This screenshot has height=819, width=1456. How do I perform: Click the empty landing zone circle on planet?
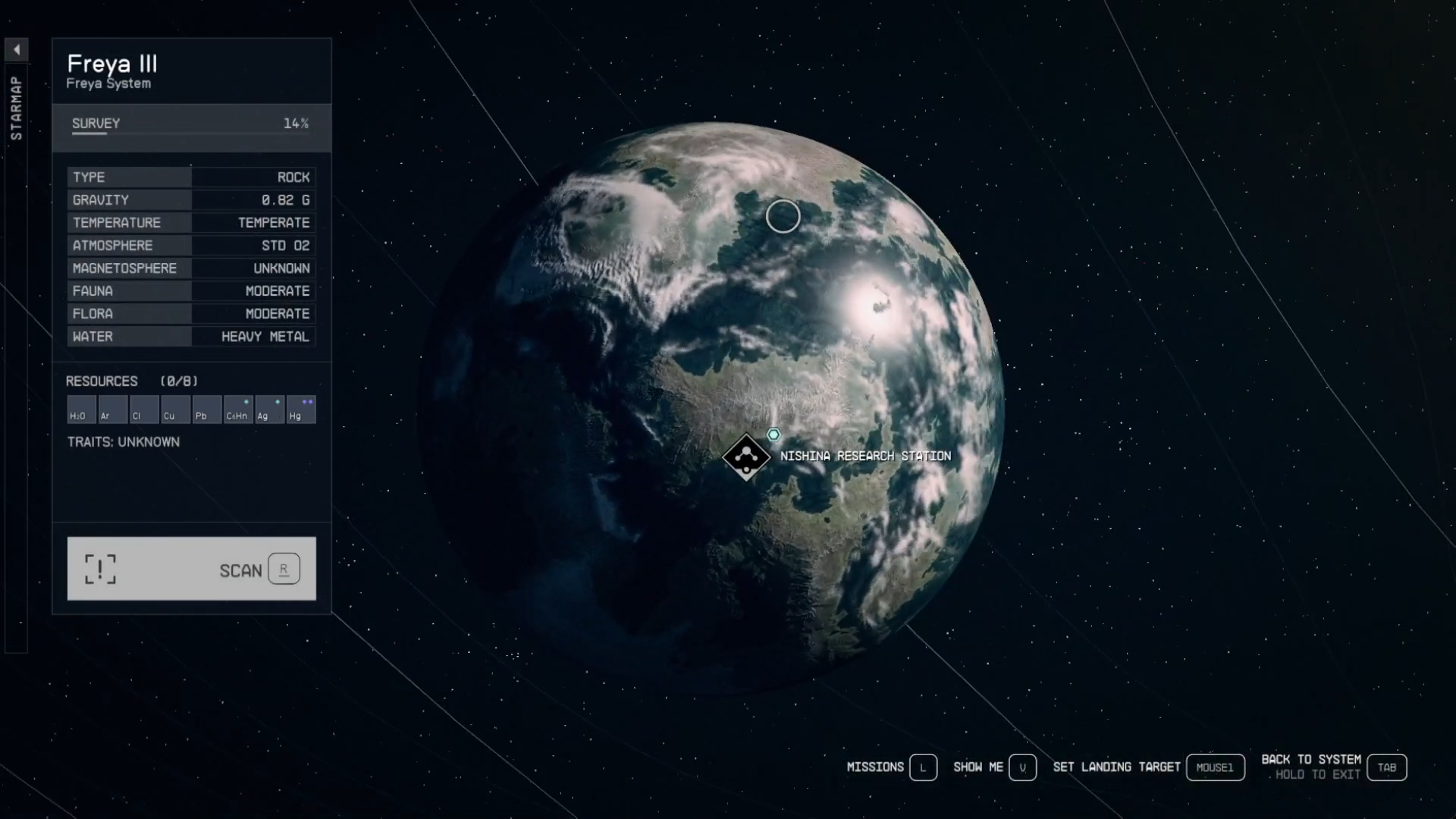coord(784,216)
